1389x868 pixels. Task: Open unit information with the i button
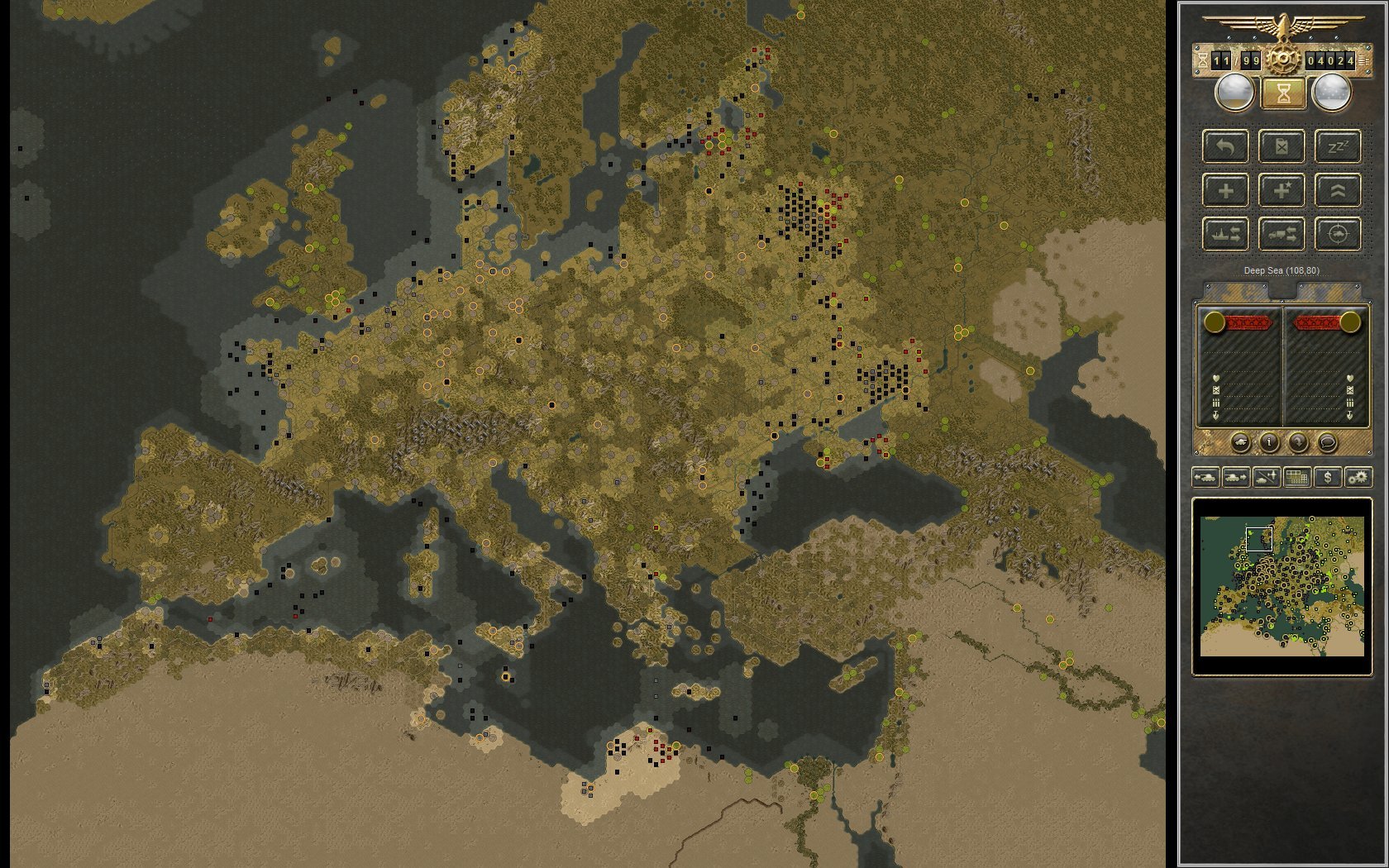click(1269, 443)
